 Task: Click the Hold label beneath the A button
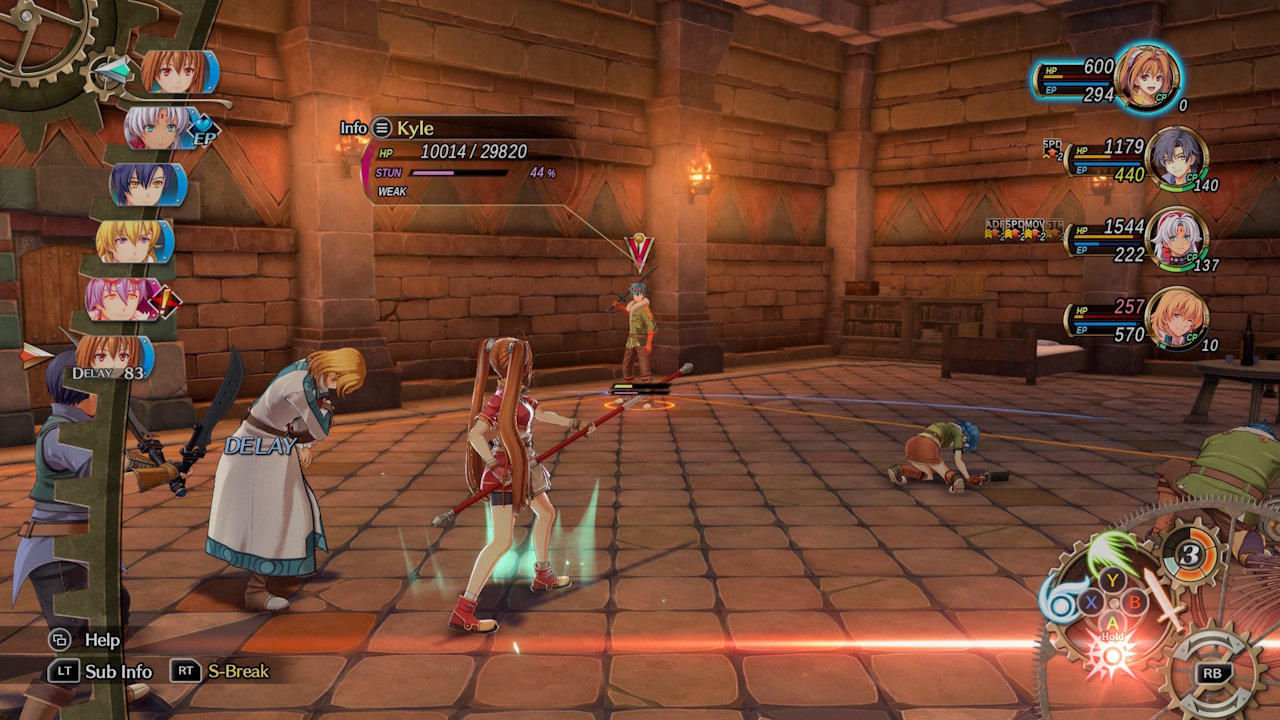[1113, 637]
